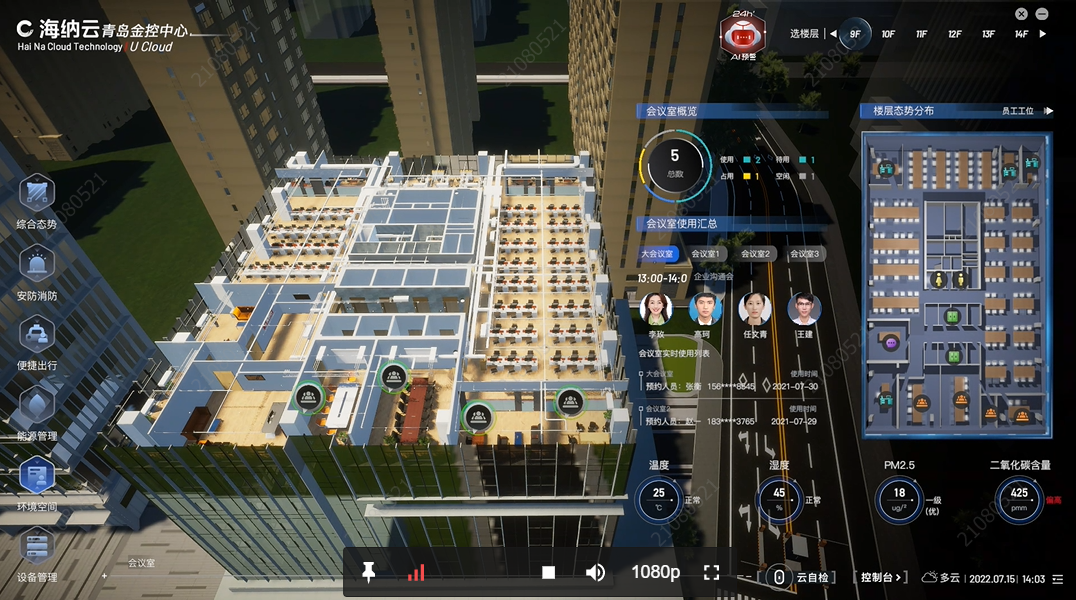Image resolution: width=1076 pixels, height=600 pixels.
Task: Open the 便捷出行 sidebar menu
Action: pos(37,337)
